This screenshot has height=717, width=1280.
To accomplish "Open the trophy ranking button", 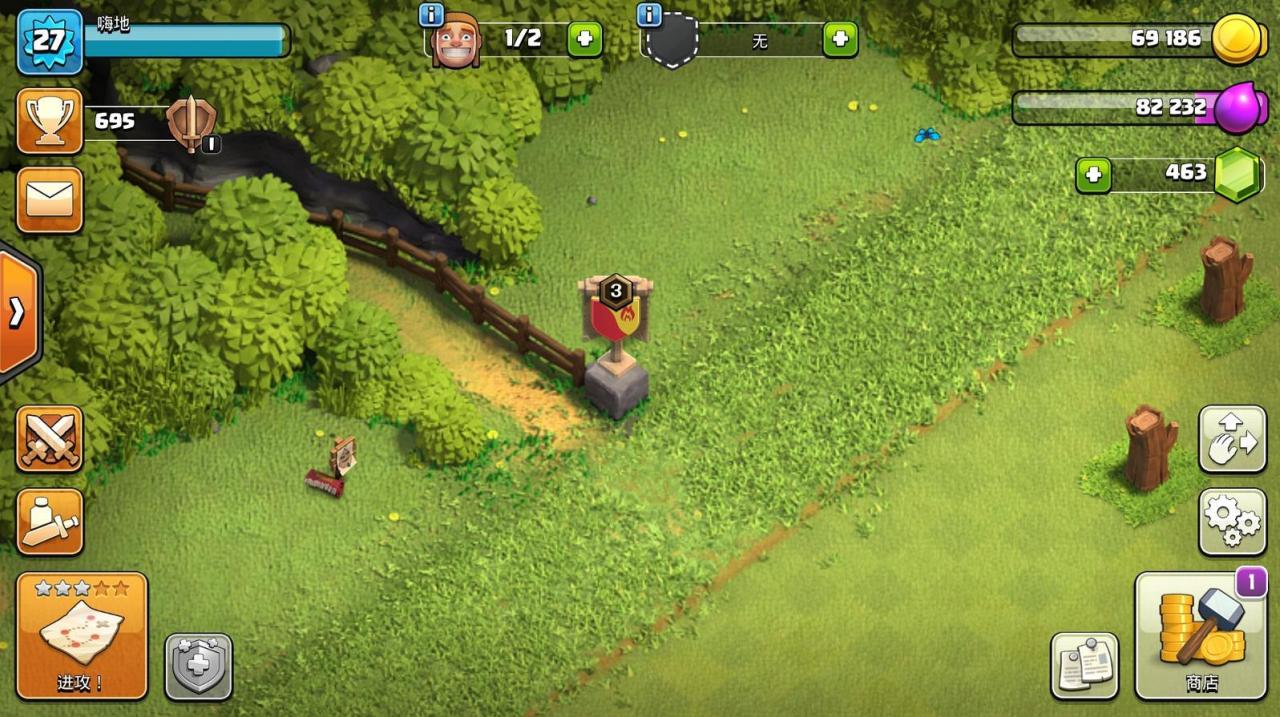I will point(49,121).
